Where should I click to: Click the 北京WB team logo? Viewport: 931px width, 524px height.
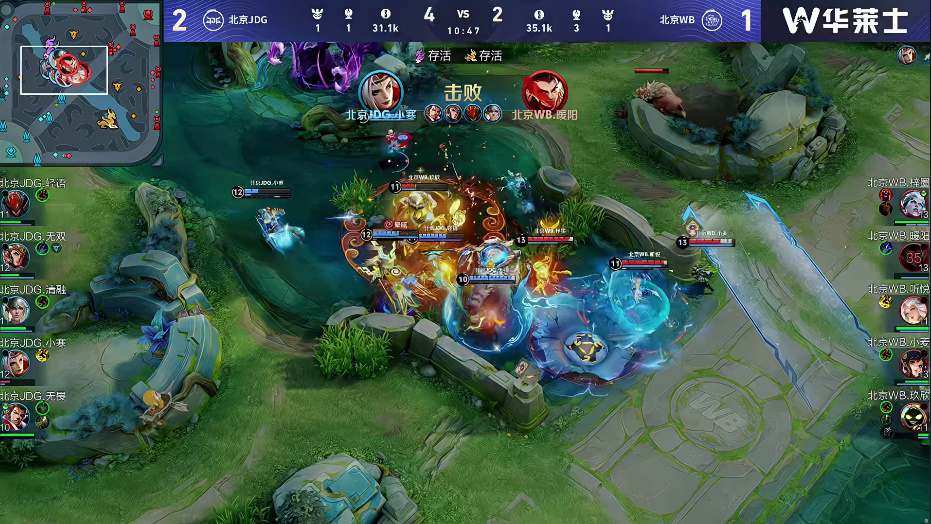[712, 20]
